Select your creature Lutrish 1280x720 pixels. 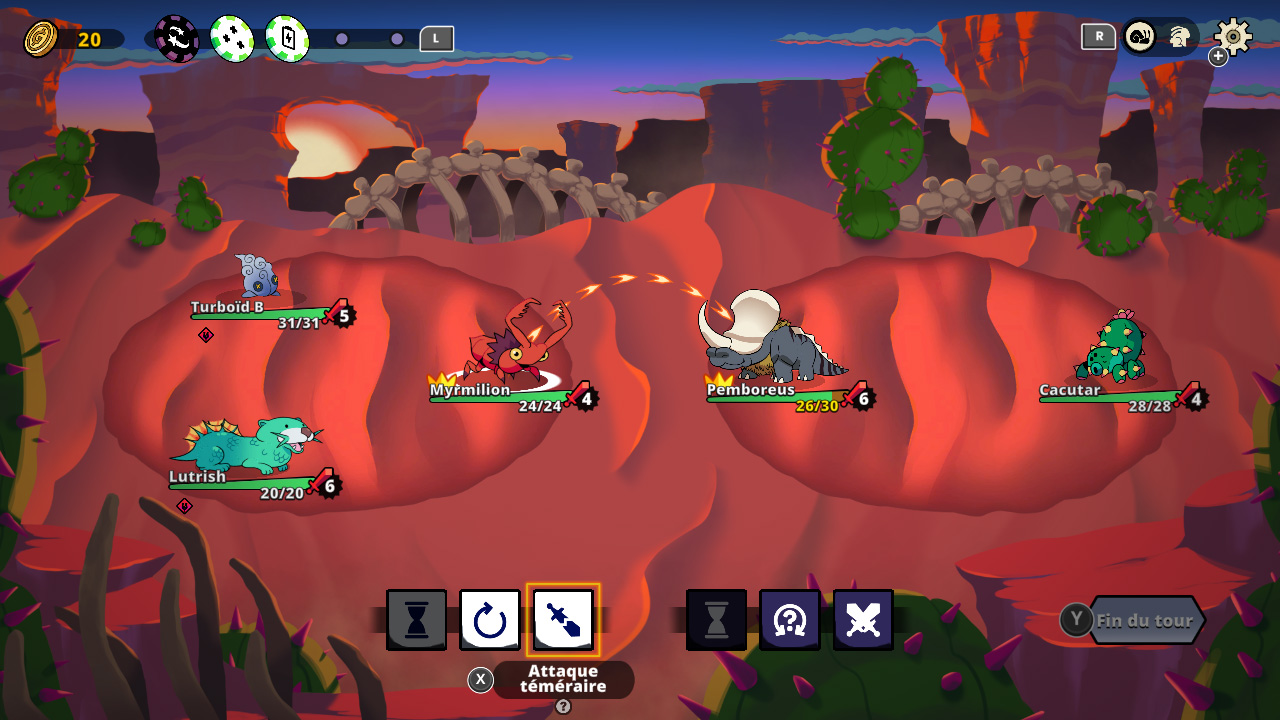pos(250,443)
